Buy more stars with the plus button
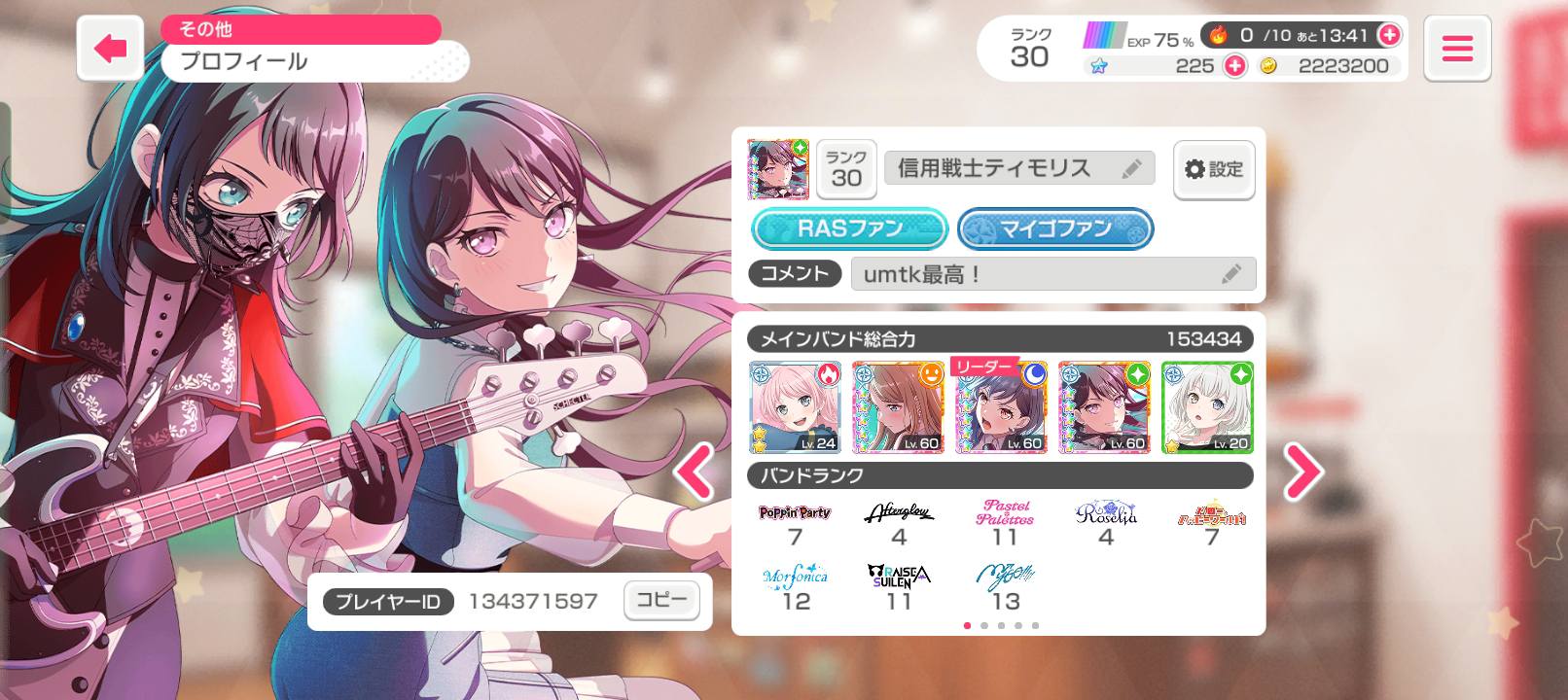The height and width of the screenshot is (700, 1568). click(x=1234, y=66)
